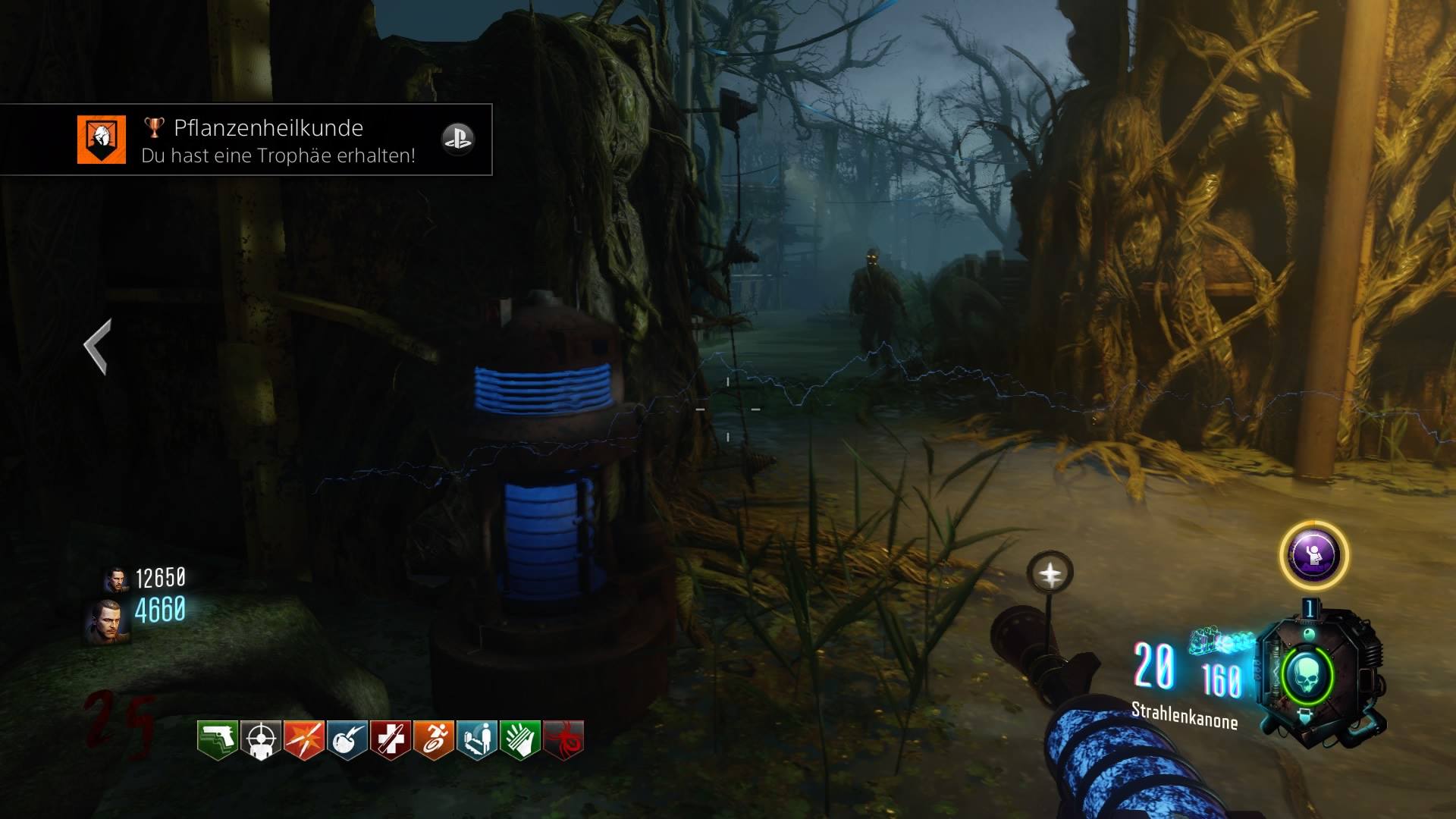Select the Quick Revive tombstone perk icon

tap(476, 739)
